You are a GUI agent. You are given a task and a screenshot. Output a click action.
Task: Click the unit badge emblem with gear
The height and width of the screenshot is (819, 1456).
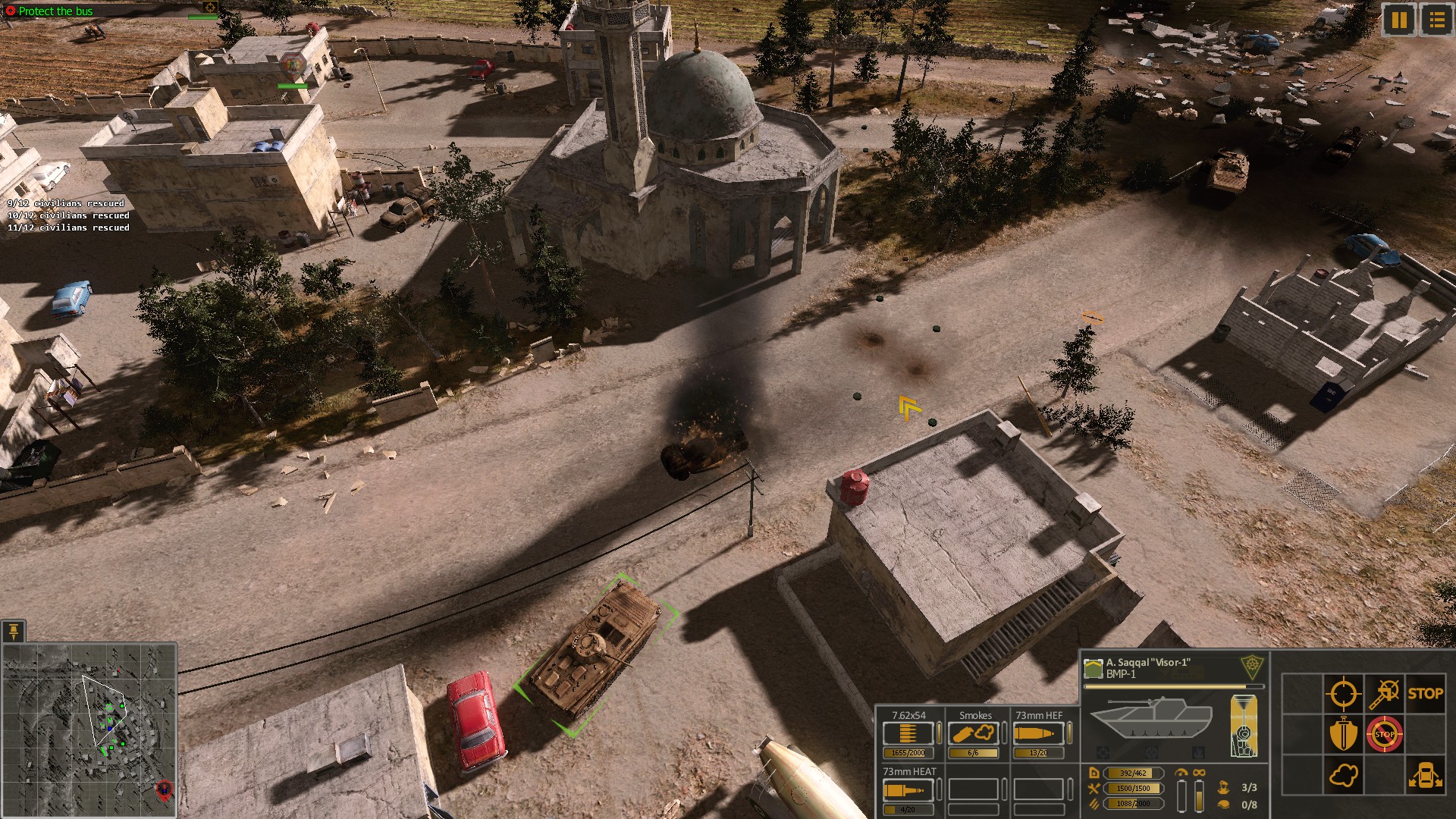[1252, 667]
